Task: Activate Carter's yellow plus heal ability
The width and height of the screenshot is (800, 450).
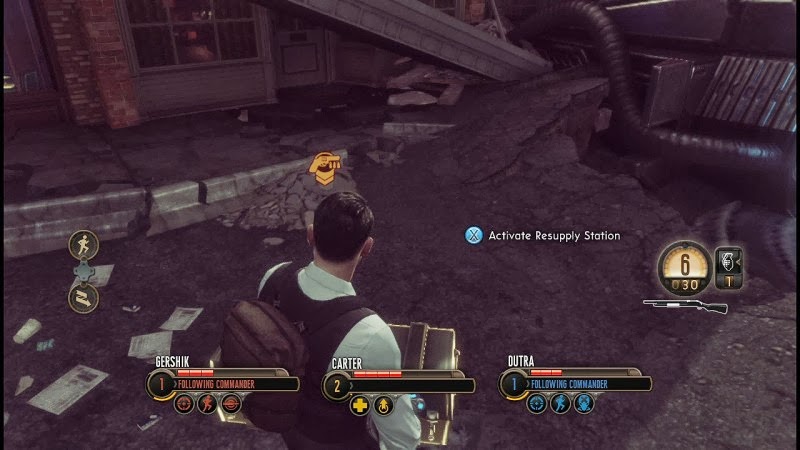Action: tap(360, 405)
